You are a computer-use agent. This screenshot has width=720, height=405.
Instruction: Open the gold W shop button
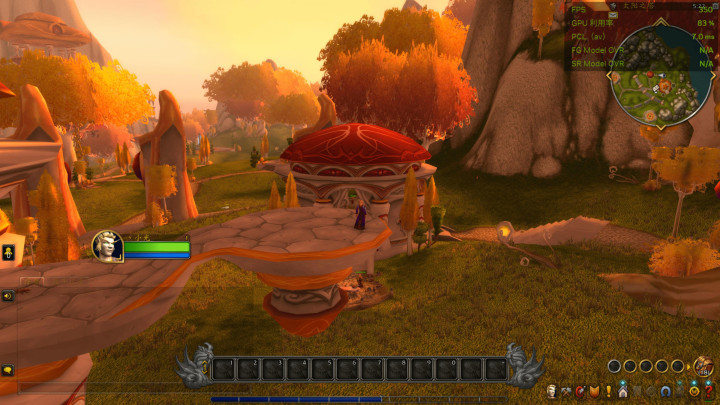pyautogui.click(x=694, y=391)
